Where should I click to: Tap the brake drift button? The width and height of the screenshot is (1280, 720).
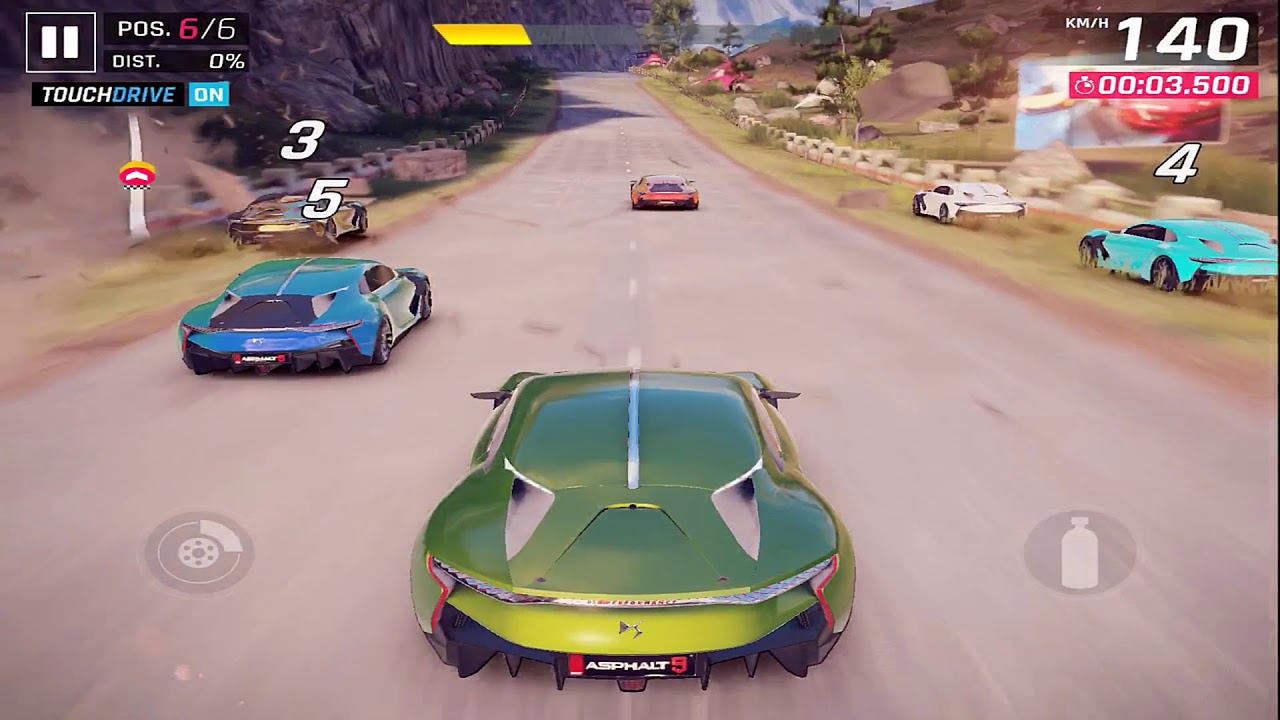click(x=198, y=552)
